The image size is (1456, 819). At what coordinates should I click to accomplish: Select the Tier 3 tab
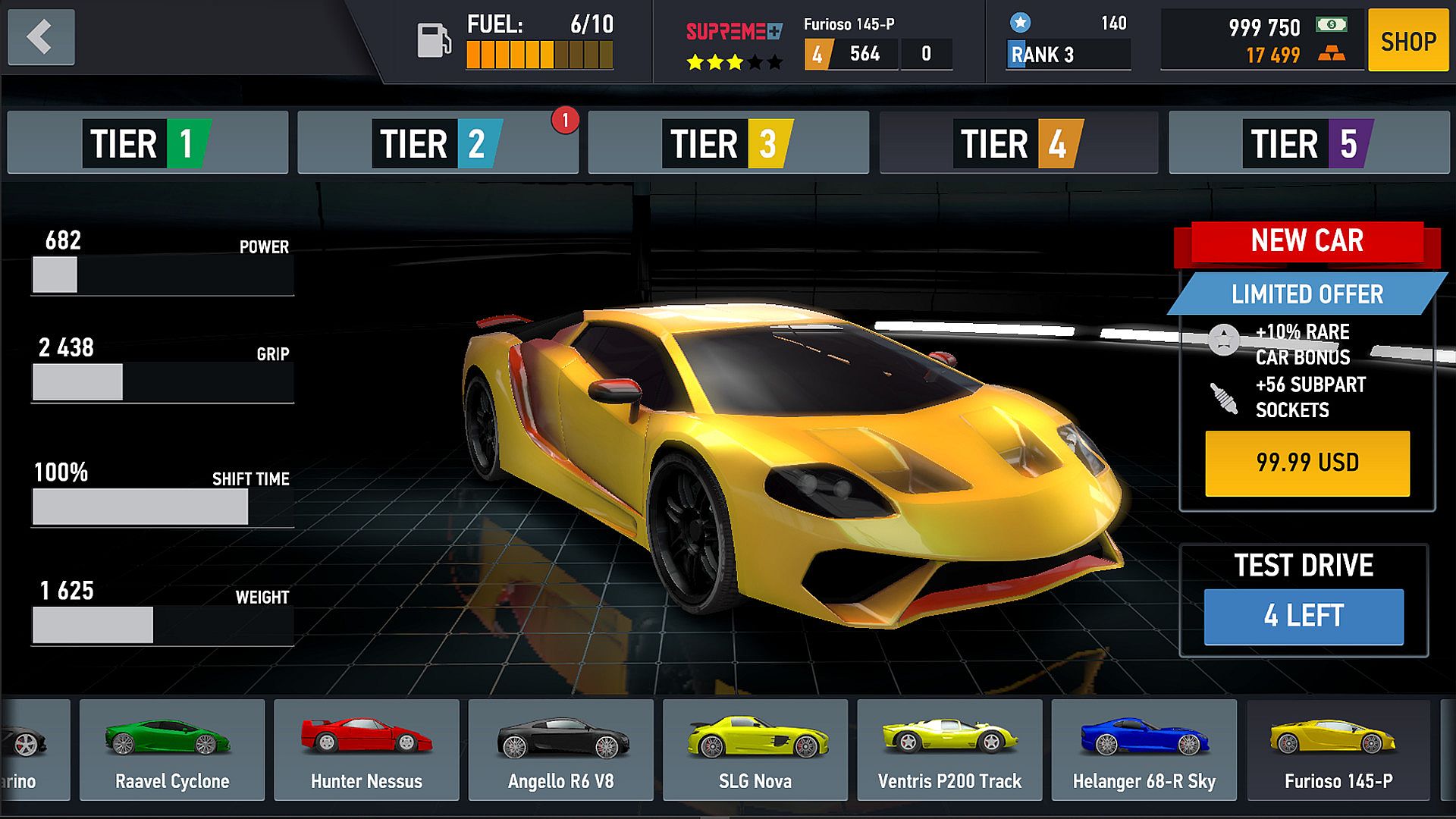(x=728, y=143)
